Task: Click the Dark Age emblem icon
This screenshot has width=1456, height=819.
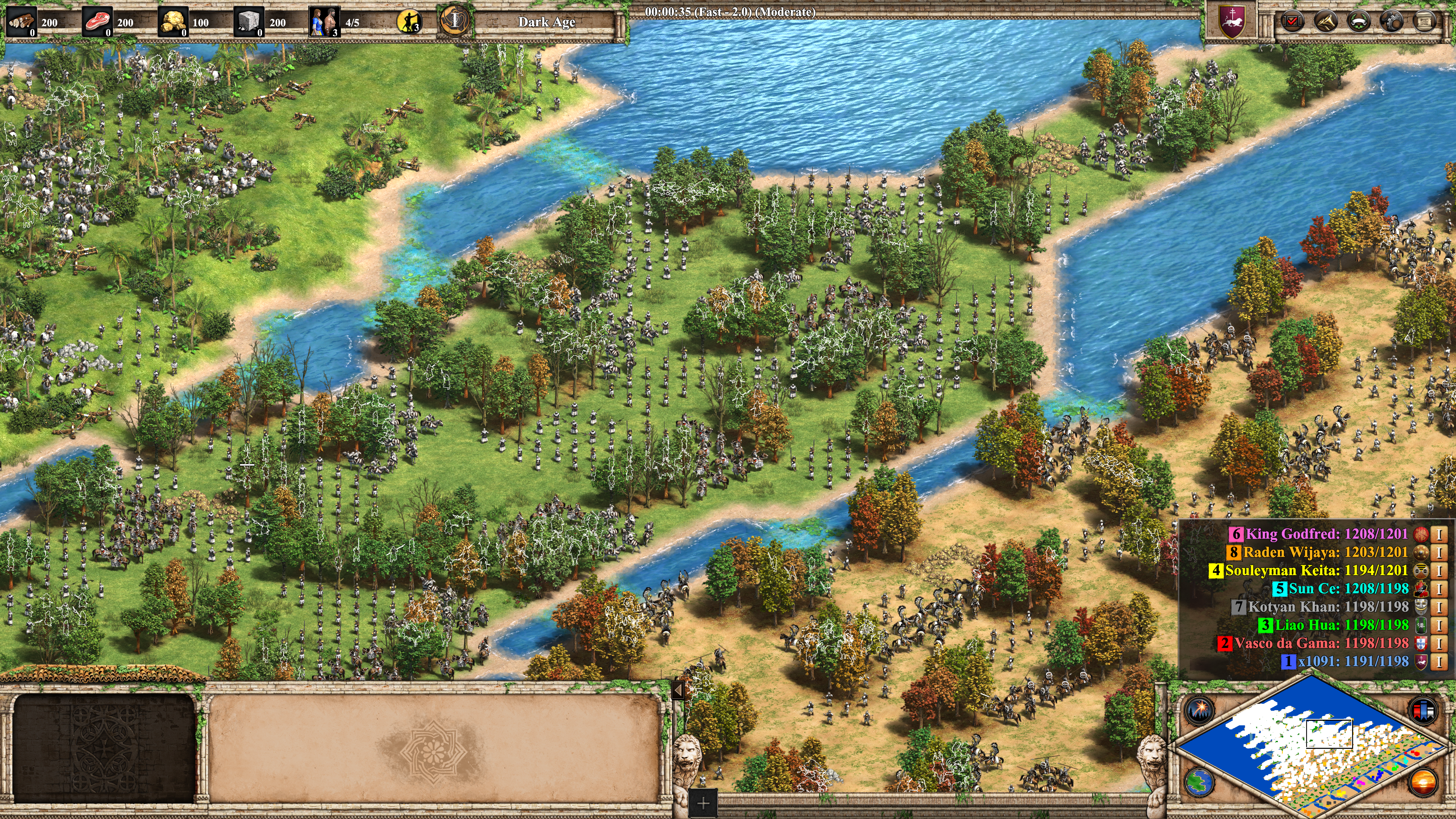Action: click(455, 21)
